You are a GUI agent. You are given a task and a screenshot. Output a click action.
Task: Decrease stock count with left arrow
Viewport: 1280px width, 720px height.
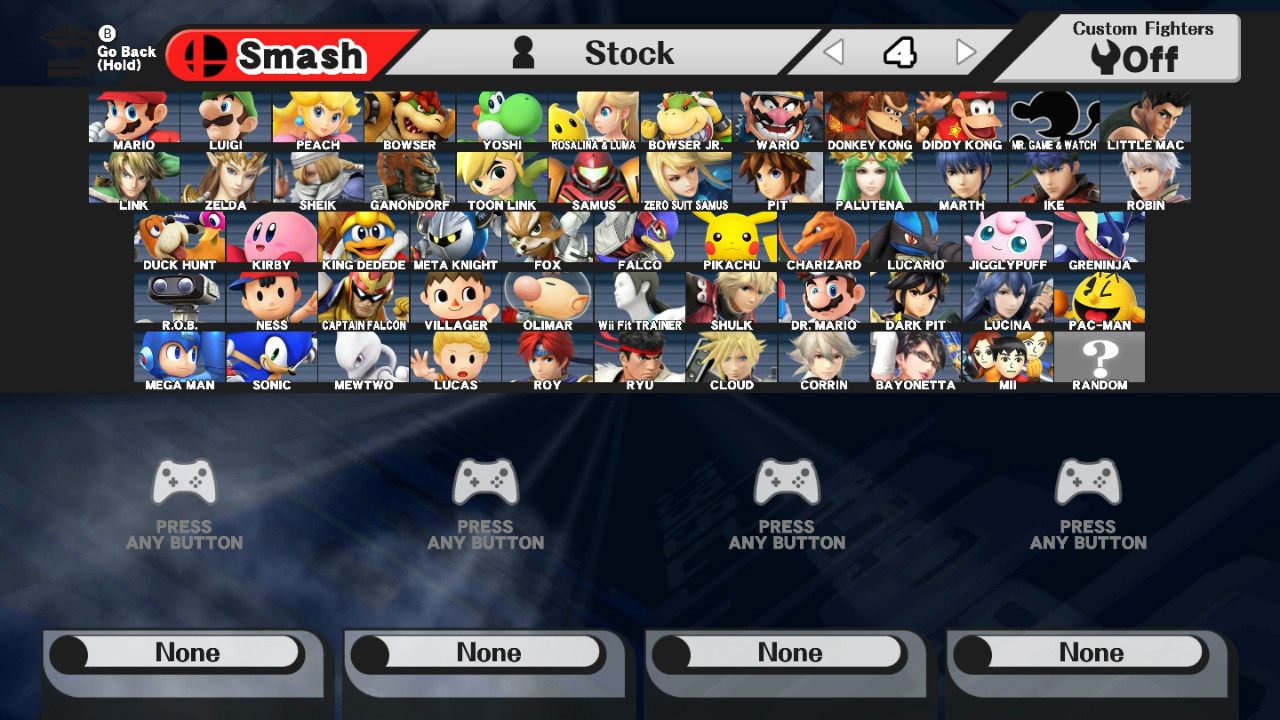tap(834, 50)
